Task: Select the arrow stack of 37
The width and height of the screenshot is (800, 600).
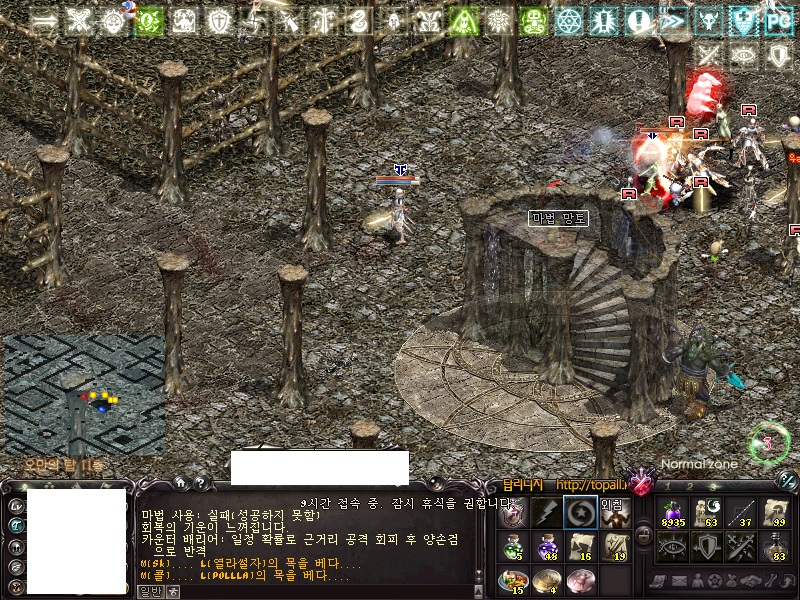Action: pos(740,513)
